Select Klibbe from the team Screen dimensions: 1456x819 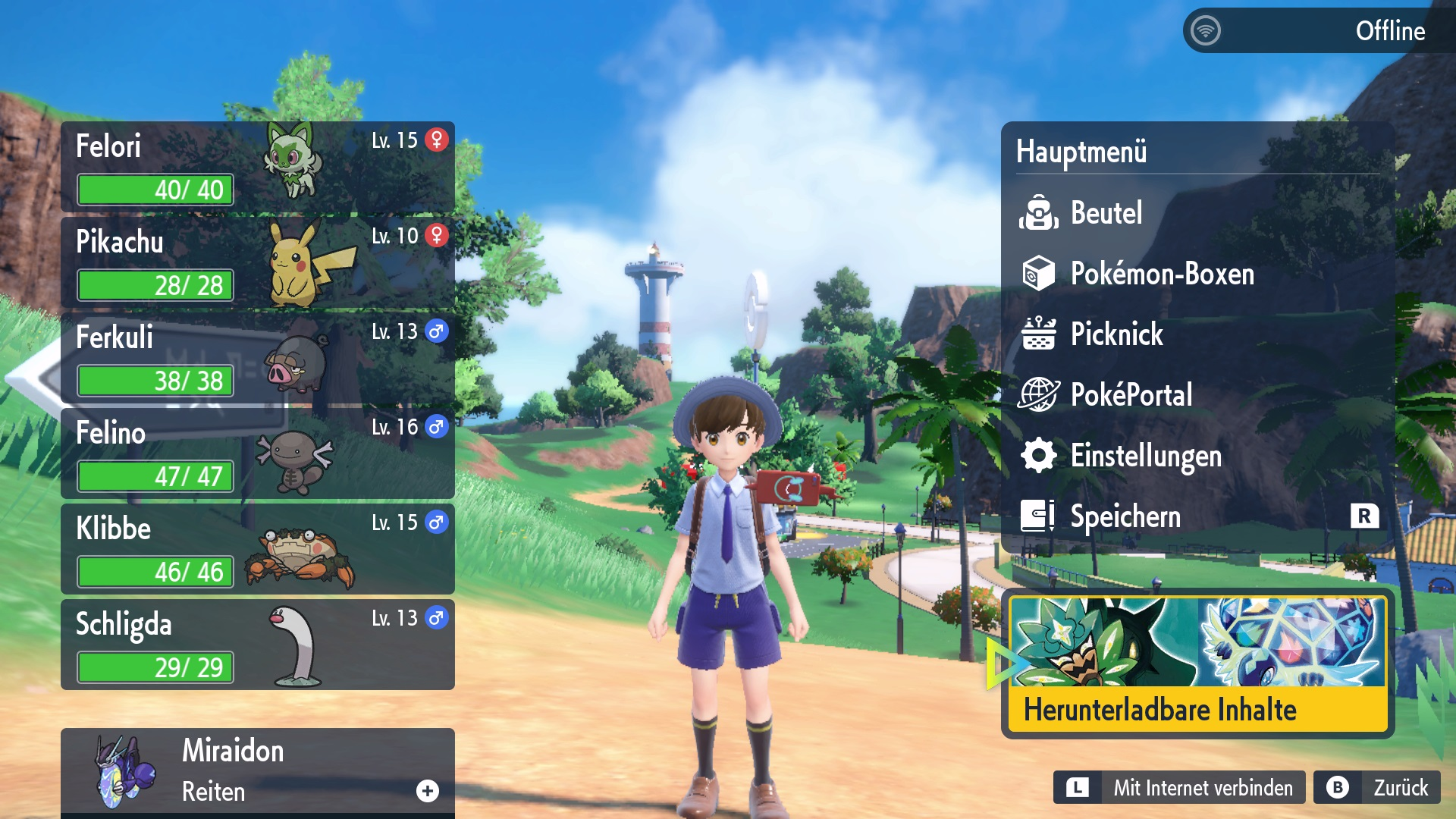pyautogui.click(x=258, y=549)
